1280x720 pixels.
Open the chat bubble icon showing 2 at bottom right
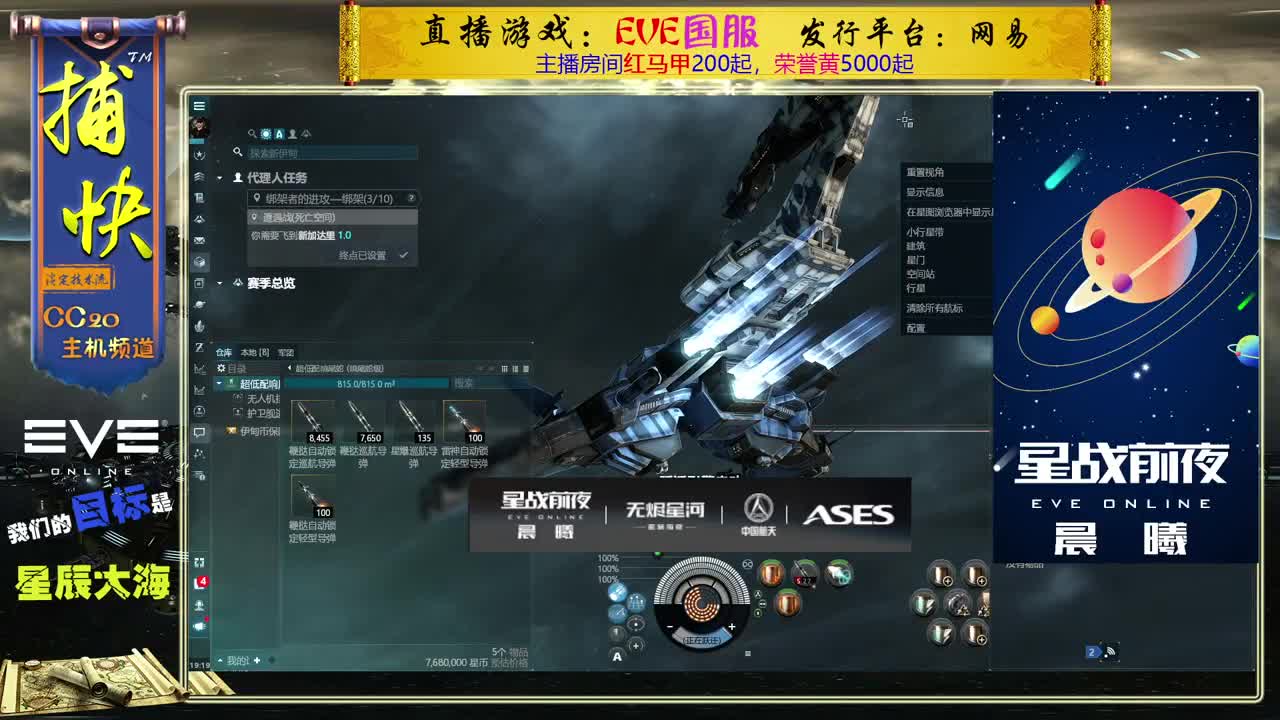(x=1092, y=651)
